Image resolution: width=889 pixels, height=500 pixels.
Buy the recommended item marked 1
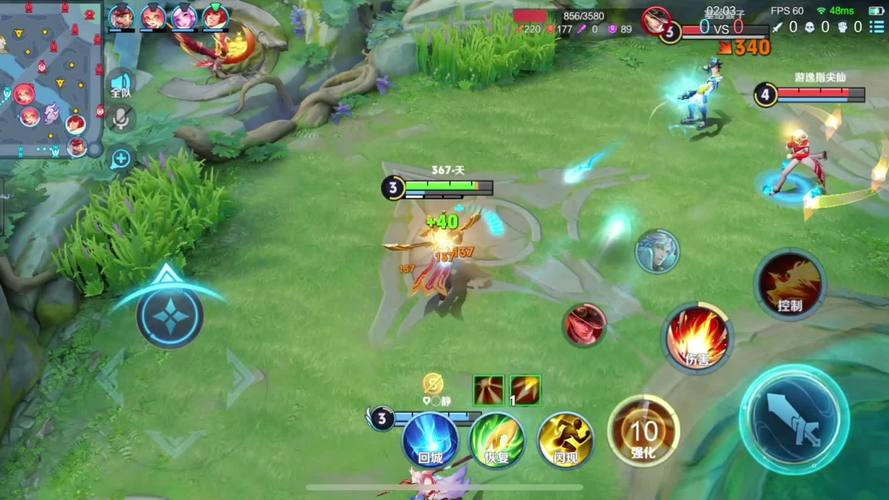pos(525,389)
